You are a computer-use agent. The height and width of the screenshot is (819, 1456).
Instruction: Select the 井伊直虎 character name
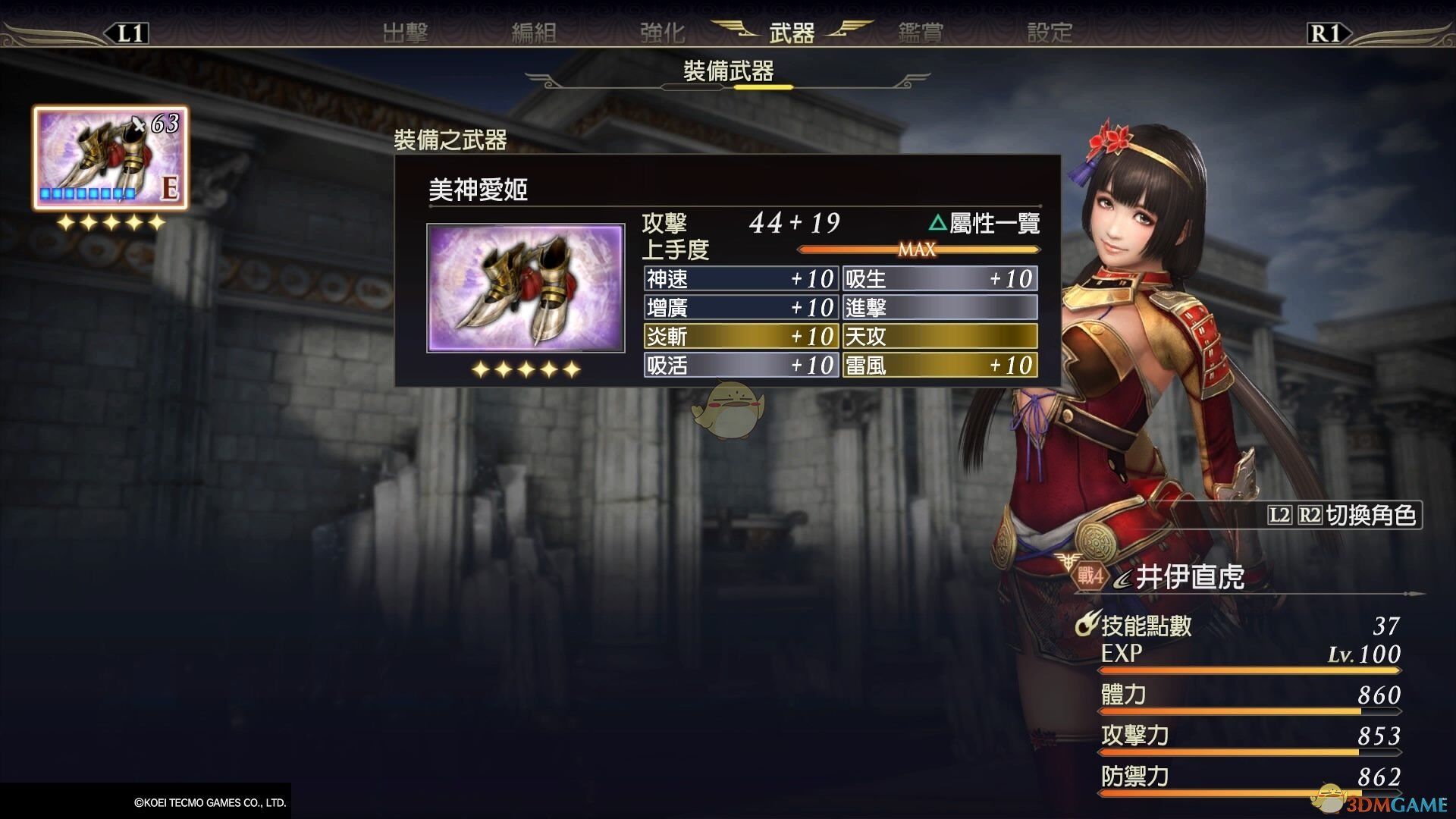(1189, 578)
